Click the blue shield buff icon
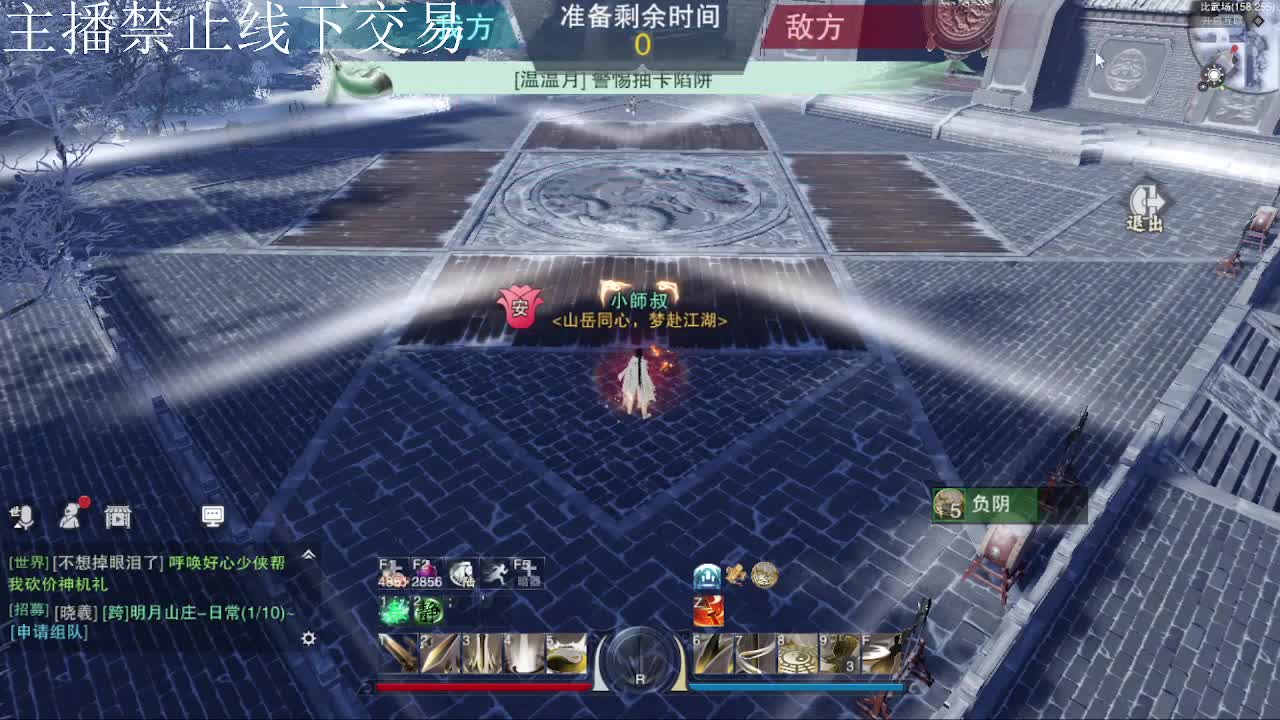This screenshot has height=720, width=1280. [x=706, y=576]
